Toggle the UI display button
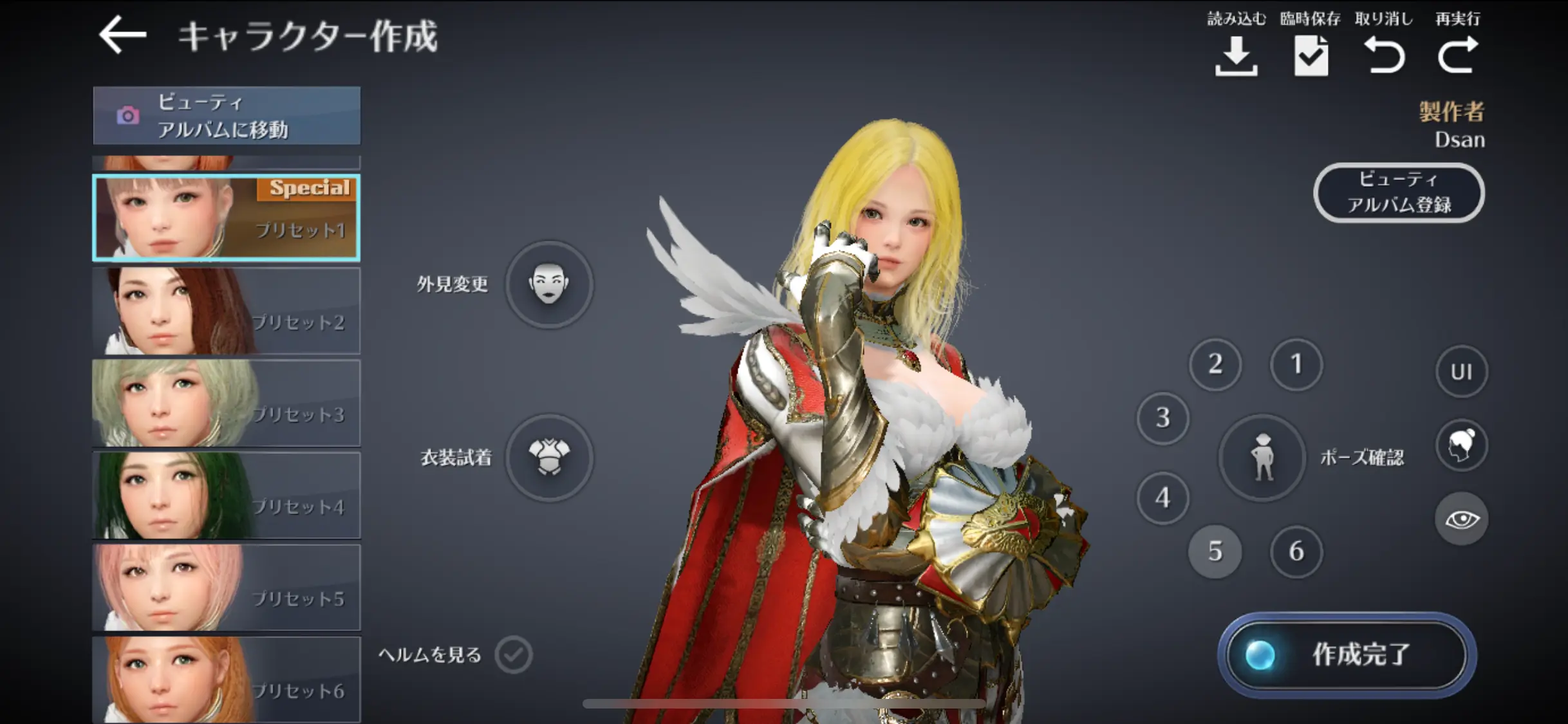The height and width of the screenshot is (724, 1568). pos(1462,371)
